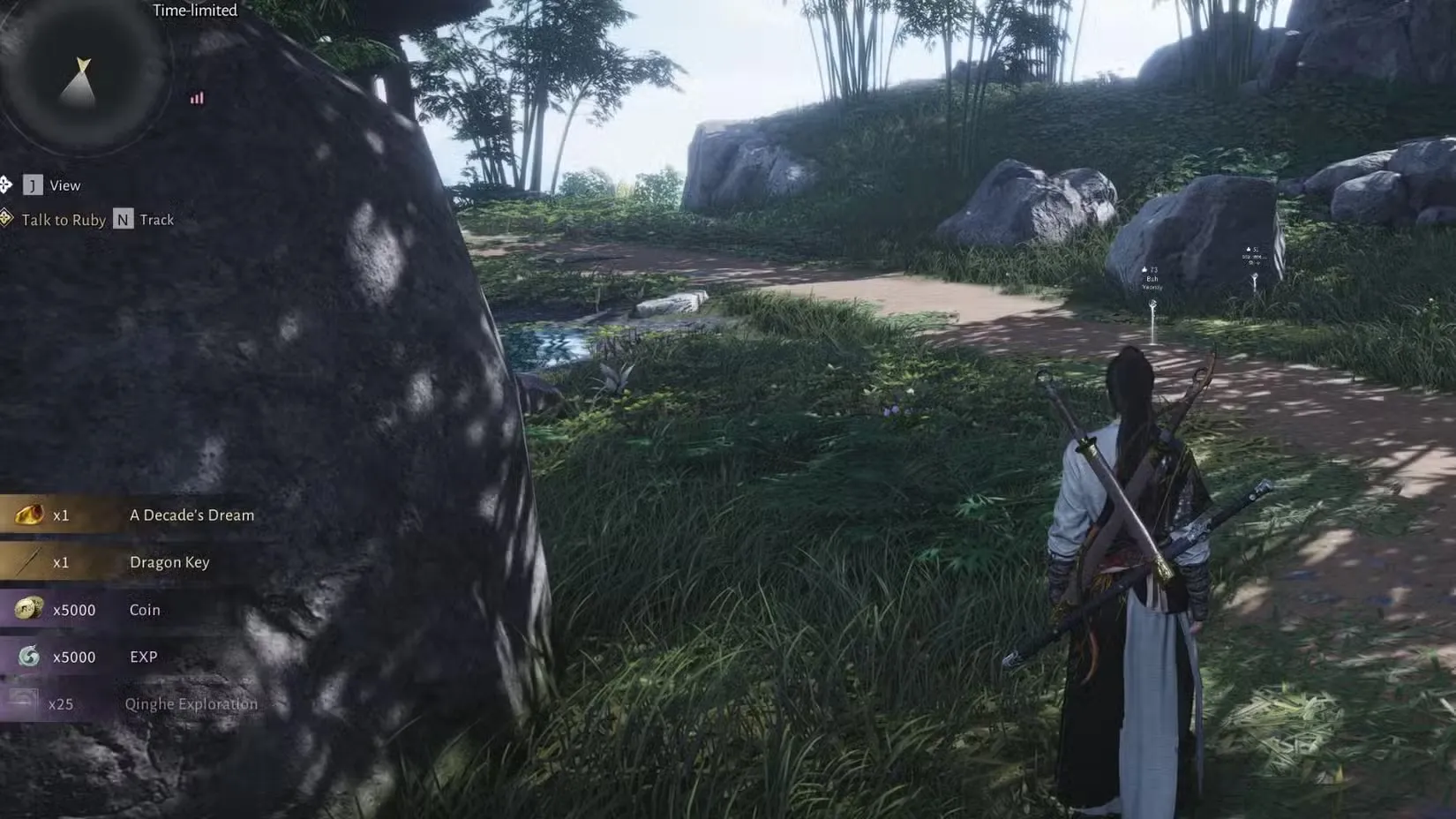Click the Dragon Key reward text

(169, 562)
